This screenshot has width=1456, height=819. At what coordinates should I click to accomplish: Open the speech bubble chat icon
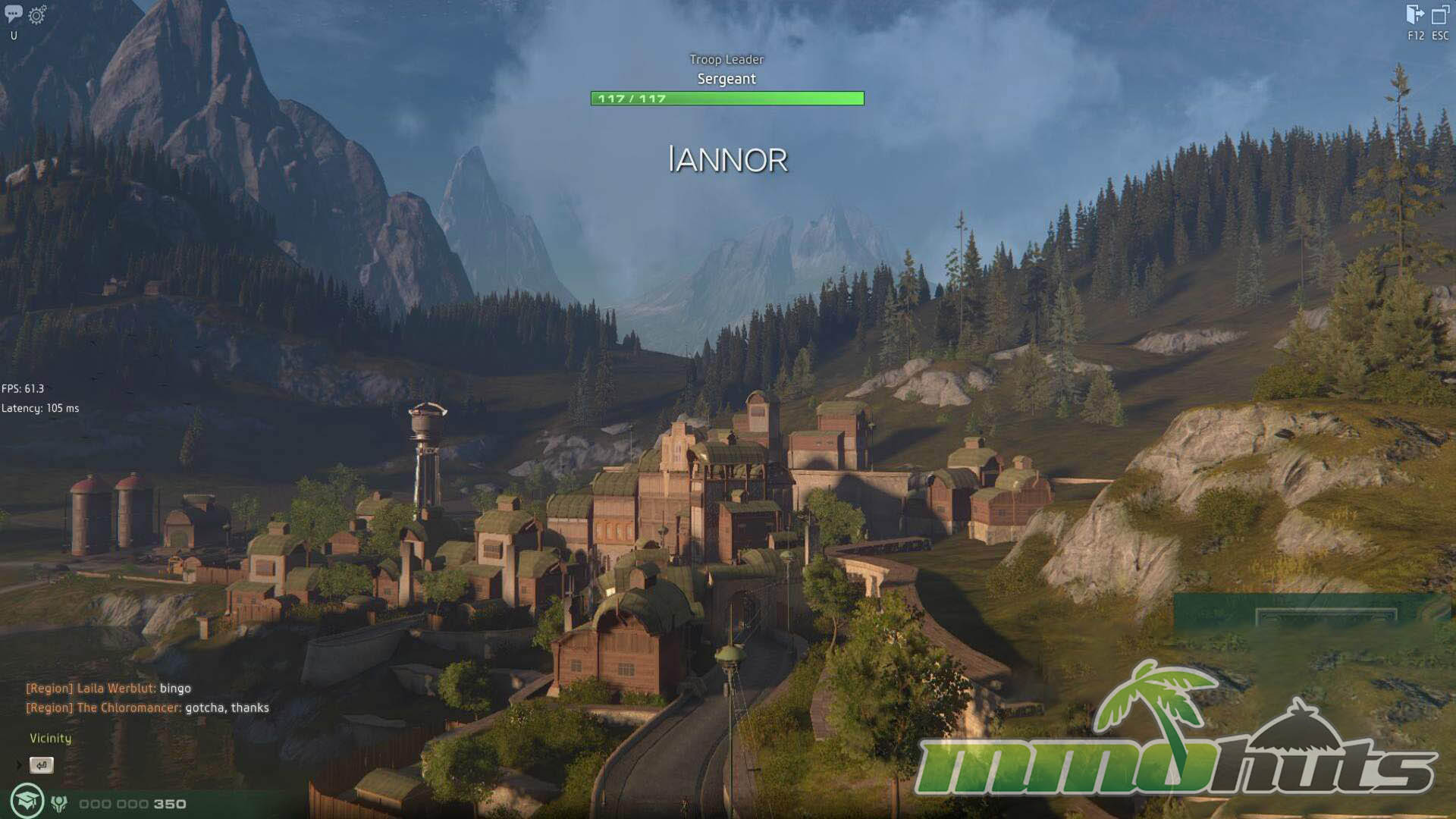click(13, 14)
